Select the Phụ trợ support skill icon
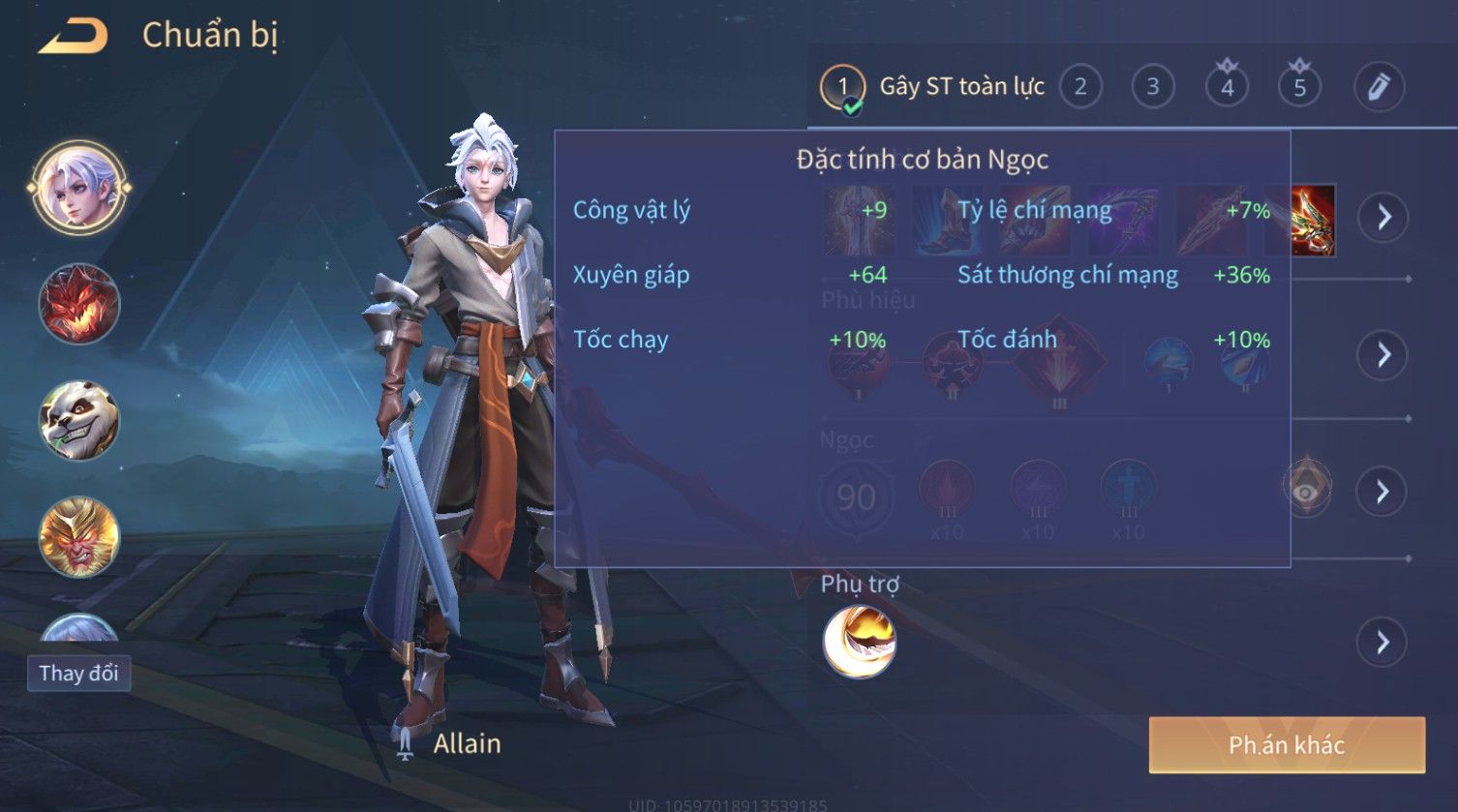Viewport: 1458px width, 812px height. pyautogui.click(x=859, y=642)
